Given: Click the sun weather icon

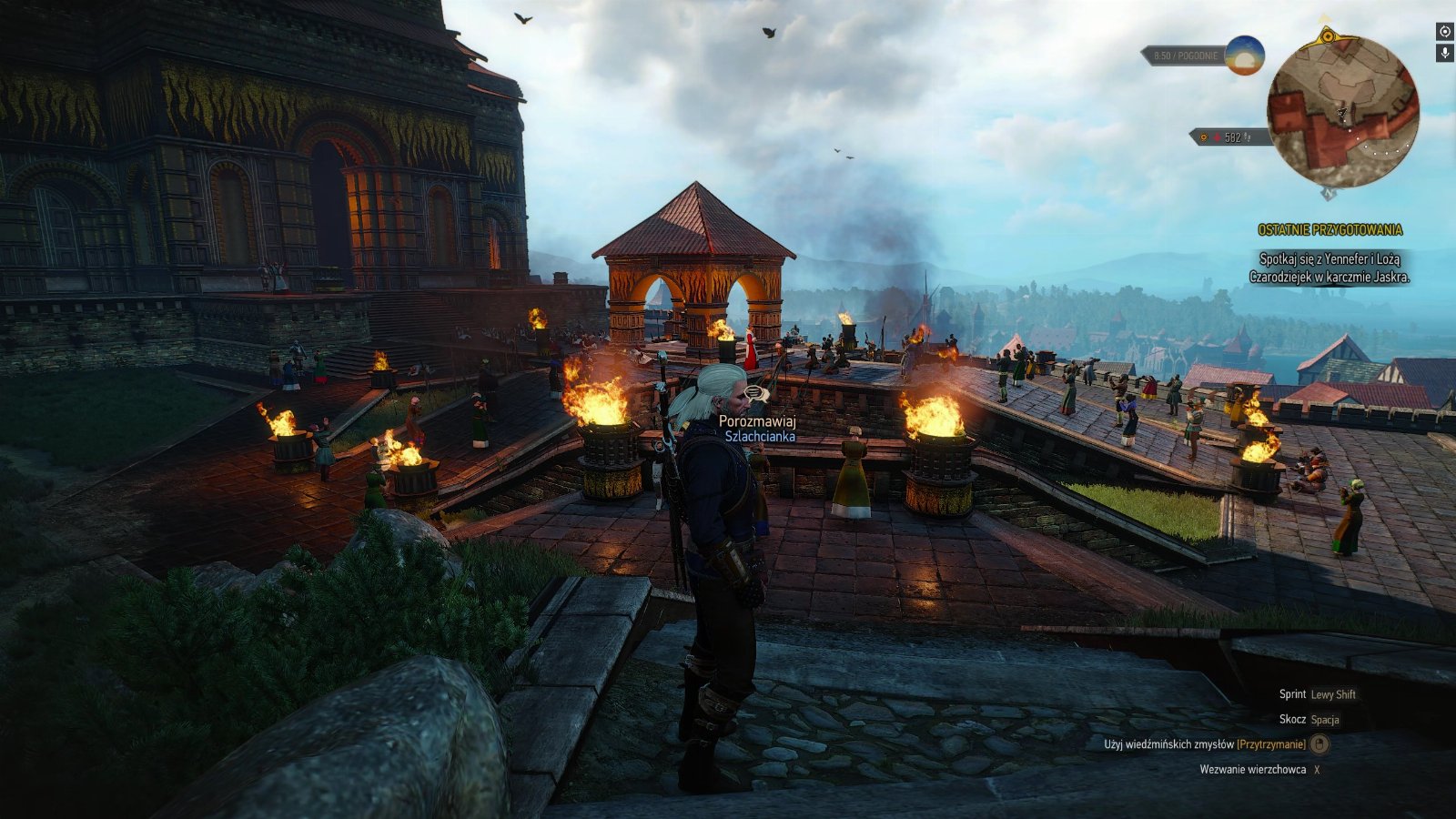Looking at the screenshot, I should pyautogui.click(x=1244, y=56).
